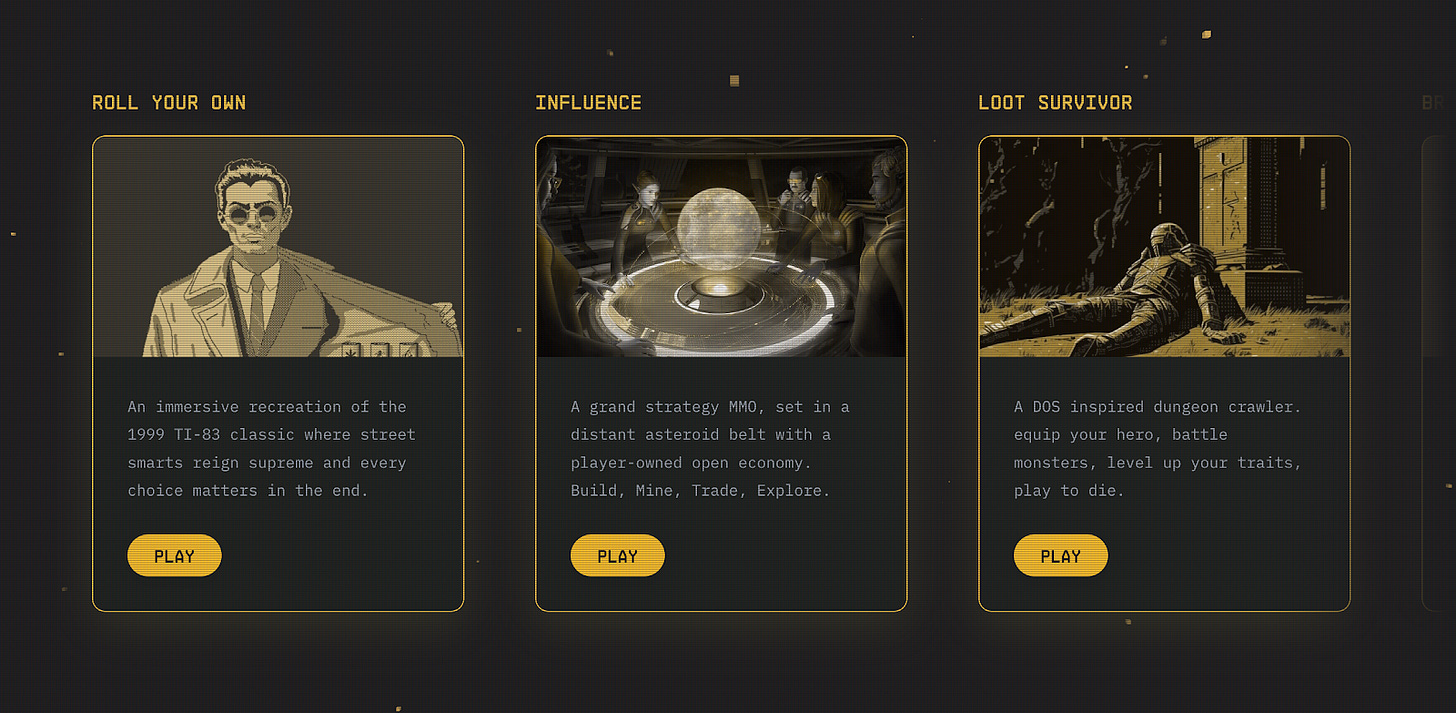Viewport: 1456px width, 713px height.
Task: Open the Loot Survivor fallen knight artwork
Action: [x=1164, y=247]
